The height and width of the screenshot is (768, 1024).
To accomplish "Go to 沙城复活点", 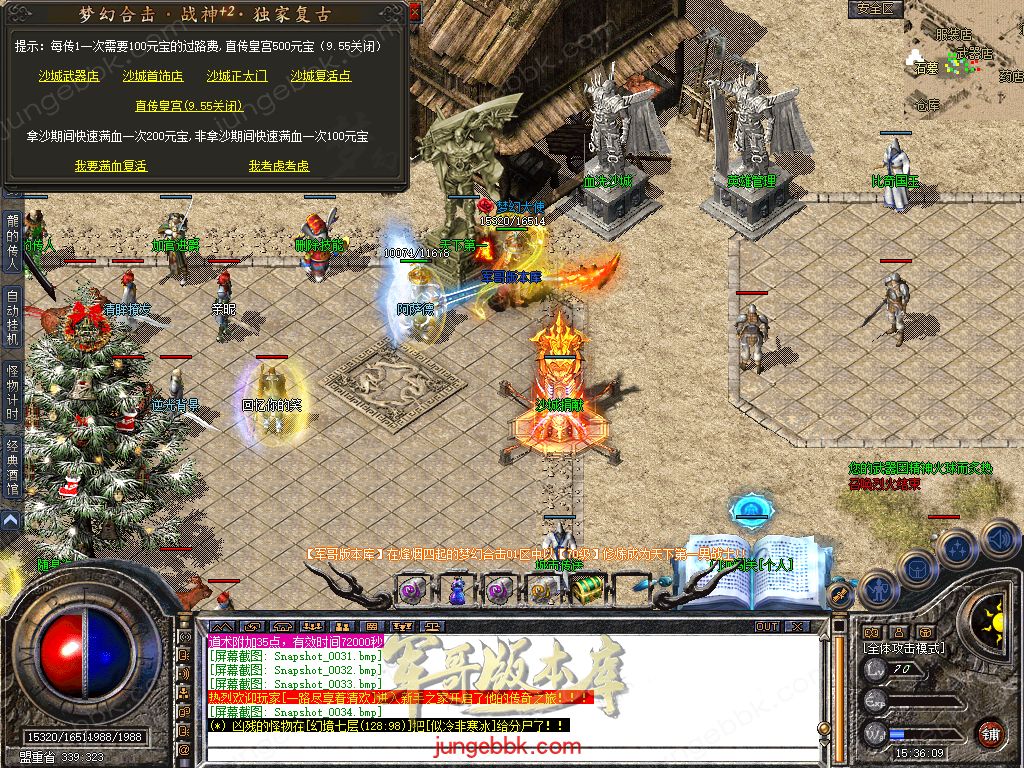I will (x=321, y=76).
